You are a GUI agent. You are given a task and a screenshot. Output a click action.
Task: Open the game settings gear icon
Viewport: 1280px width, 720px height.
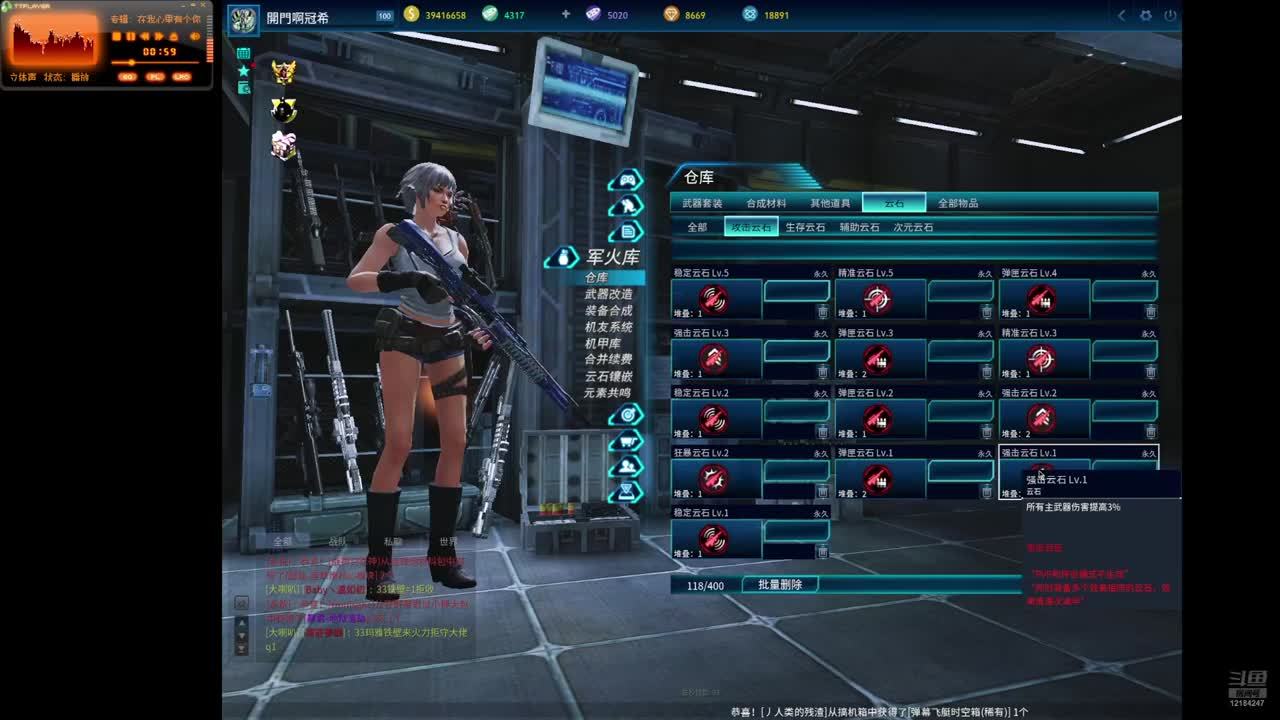click(1146, 15)
